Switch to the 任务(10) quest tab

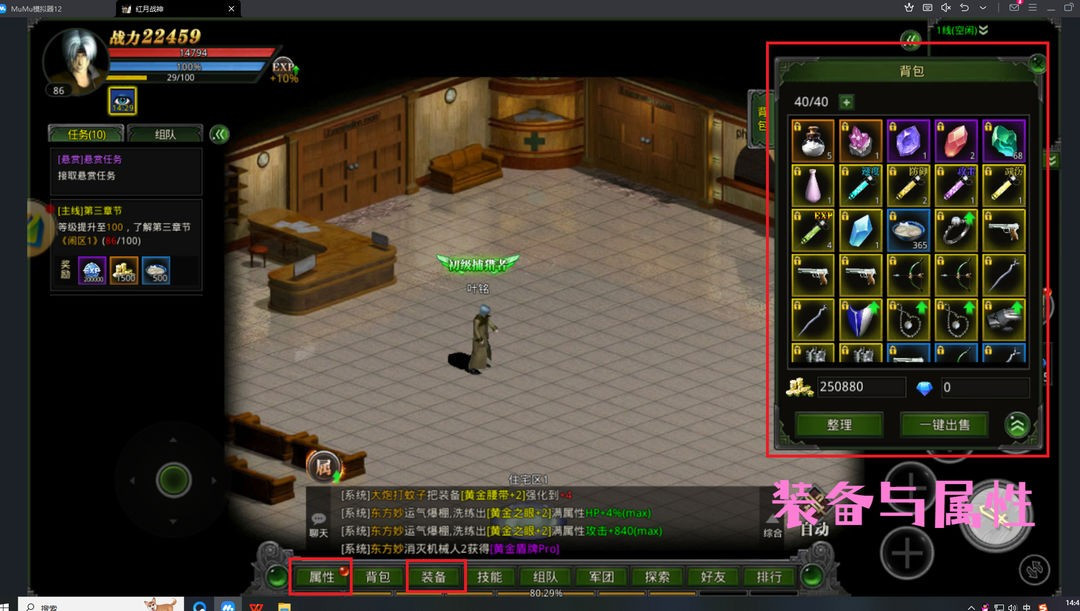coord(86,134)
